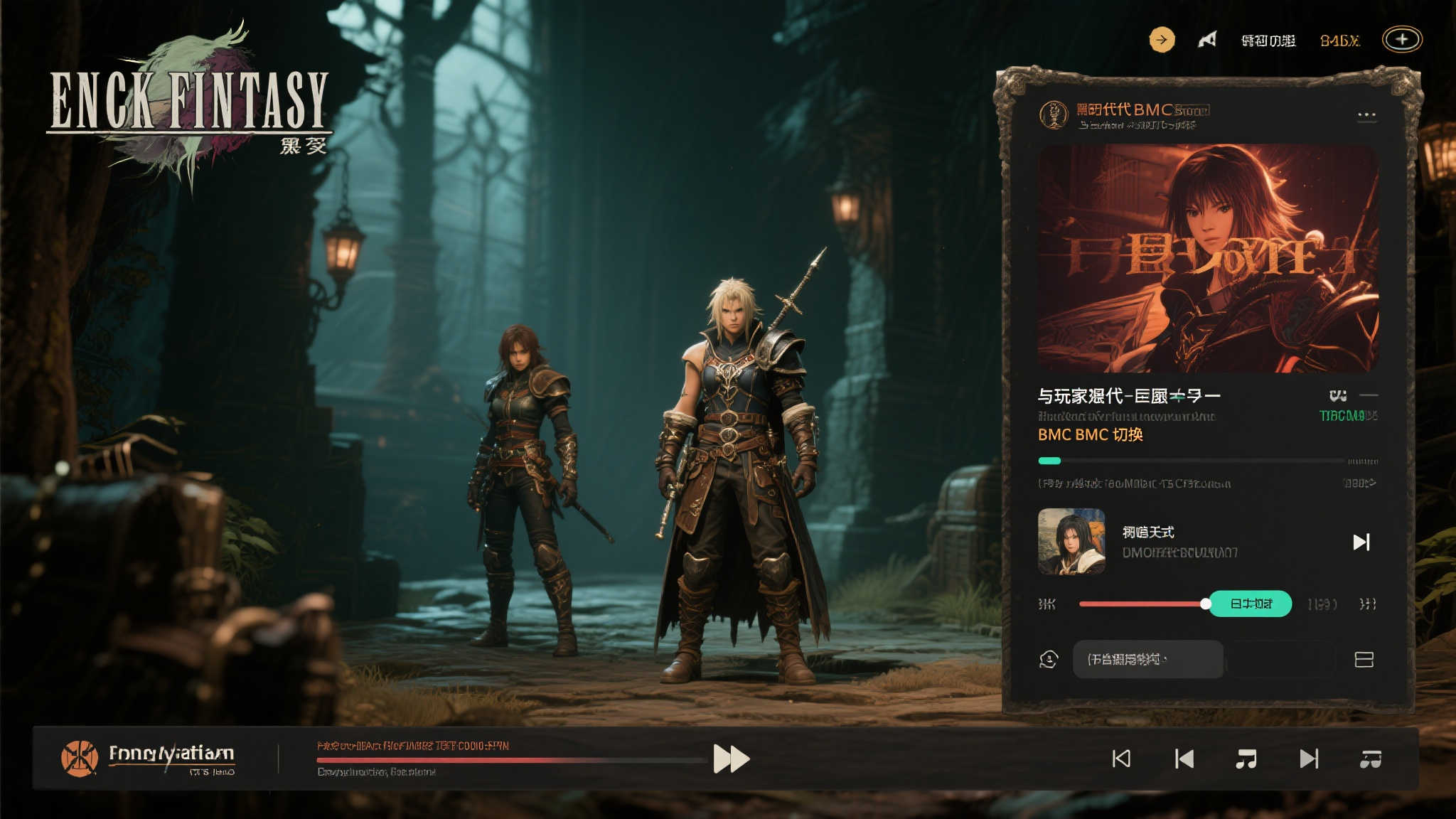
Task: Go to the previous track on the bottom bar
Action: 1184,759
